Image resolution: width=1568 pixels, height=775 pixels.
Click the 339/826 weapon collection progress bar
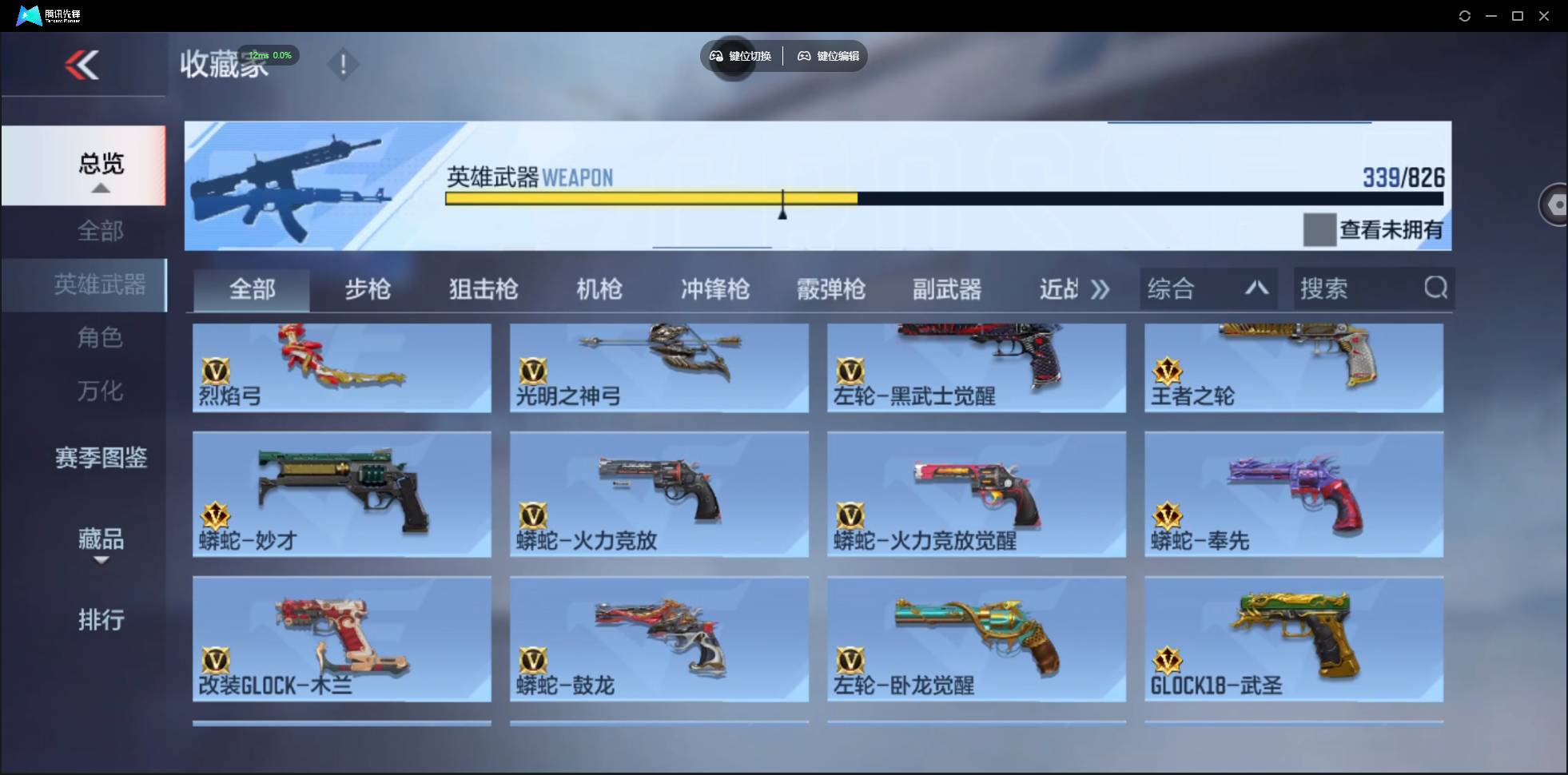[943, 199]
